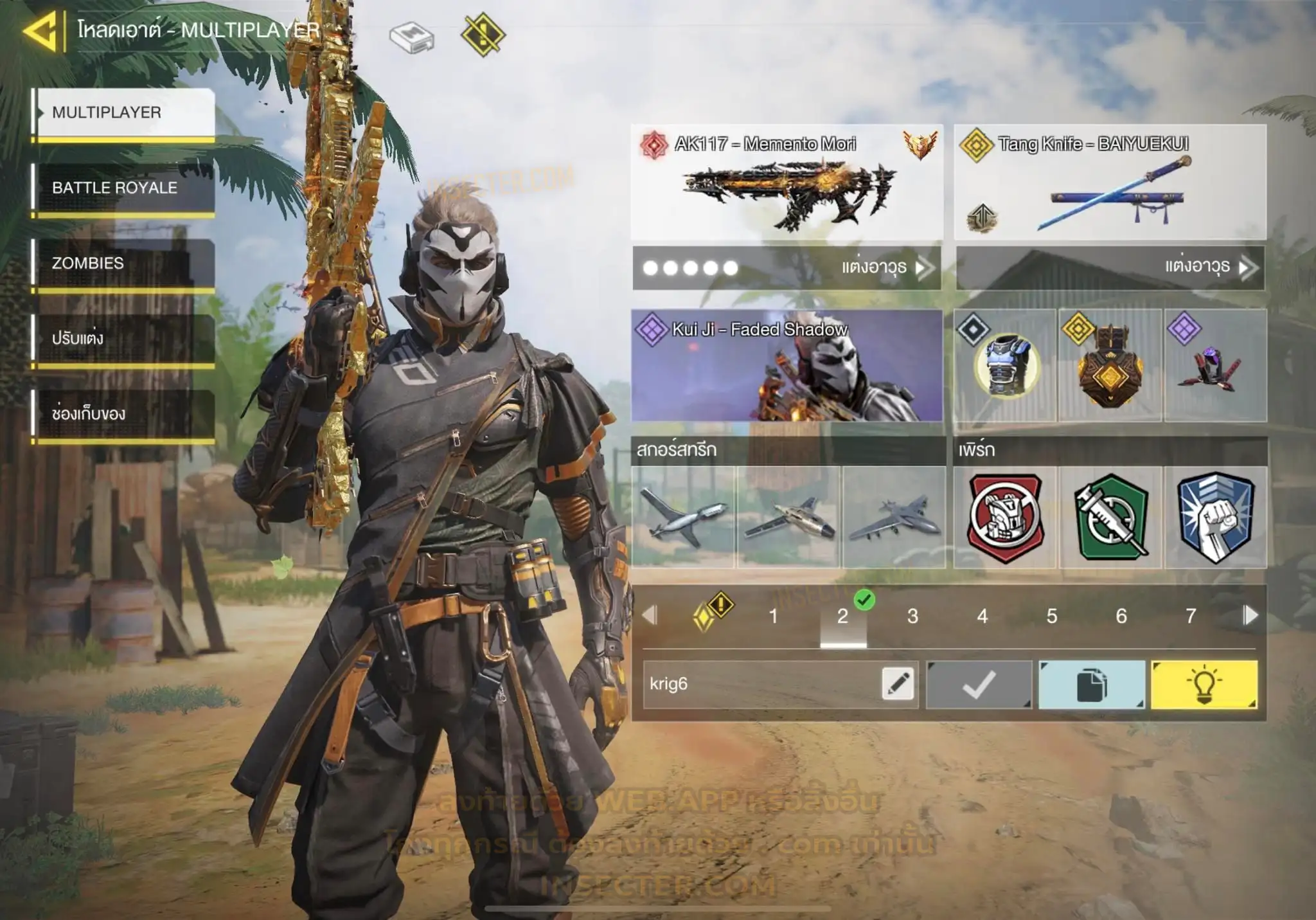
Task: Switch to loadout slot 5
Action: tap(1052, 617)
